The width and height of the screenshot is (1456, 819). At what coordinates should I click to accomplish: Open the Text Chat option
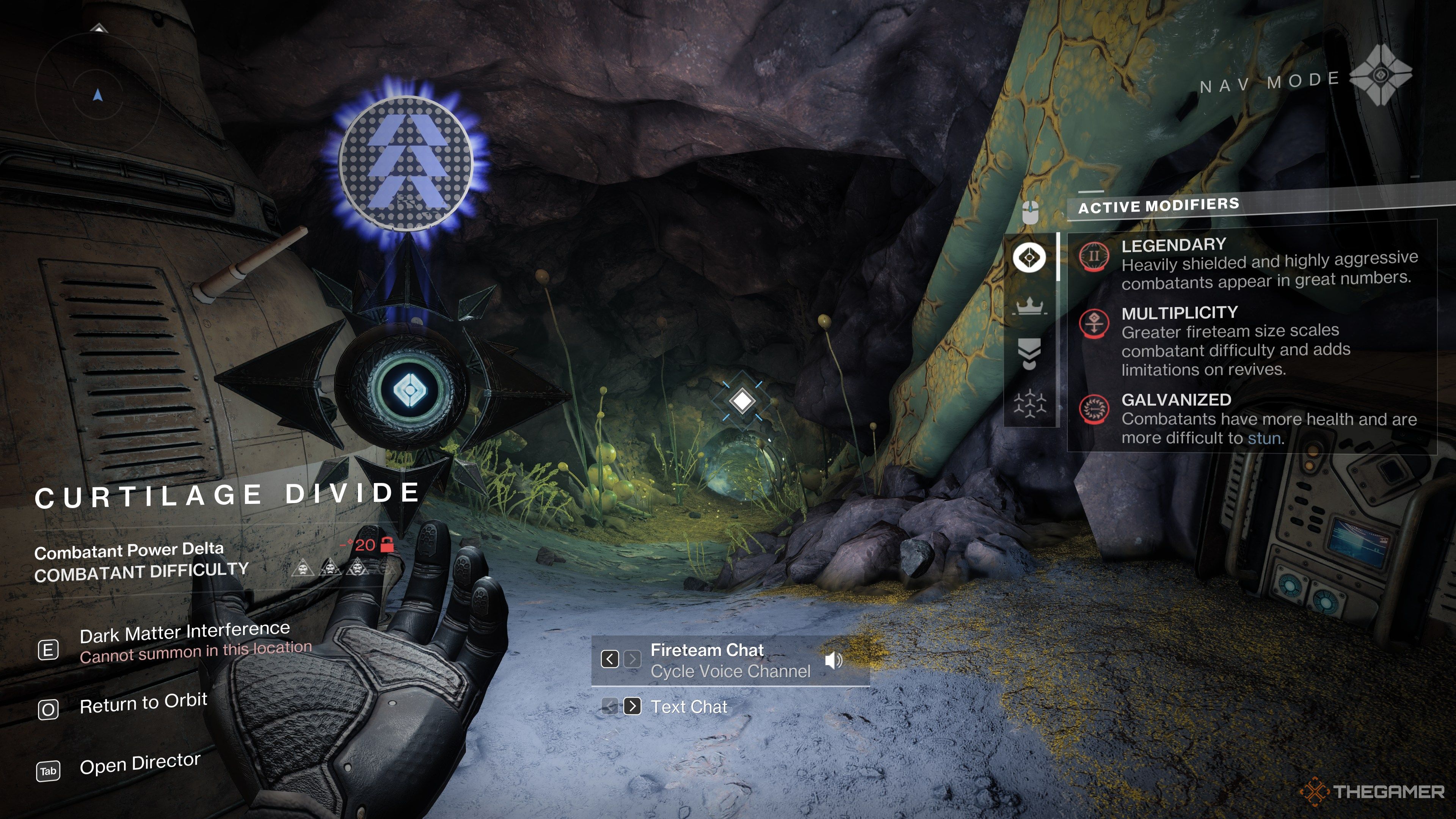689,706
